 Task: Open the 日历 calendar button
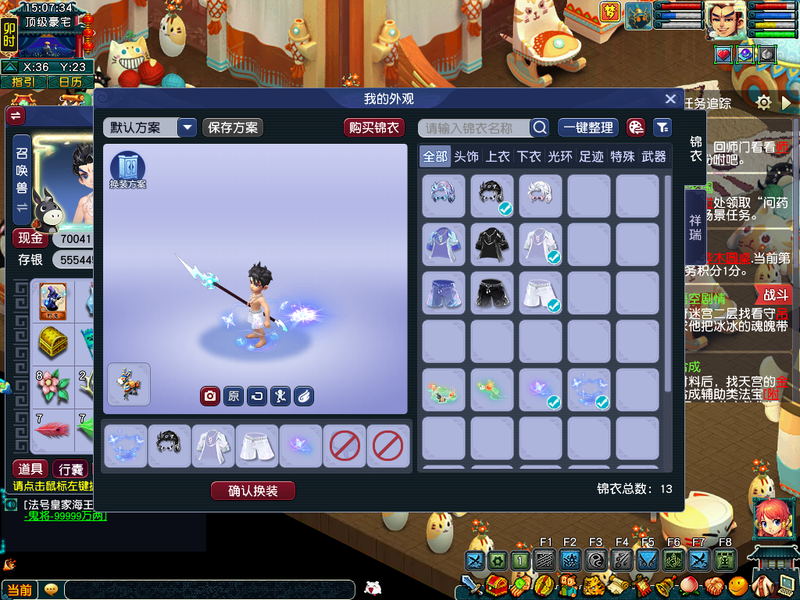point(70,82)
